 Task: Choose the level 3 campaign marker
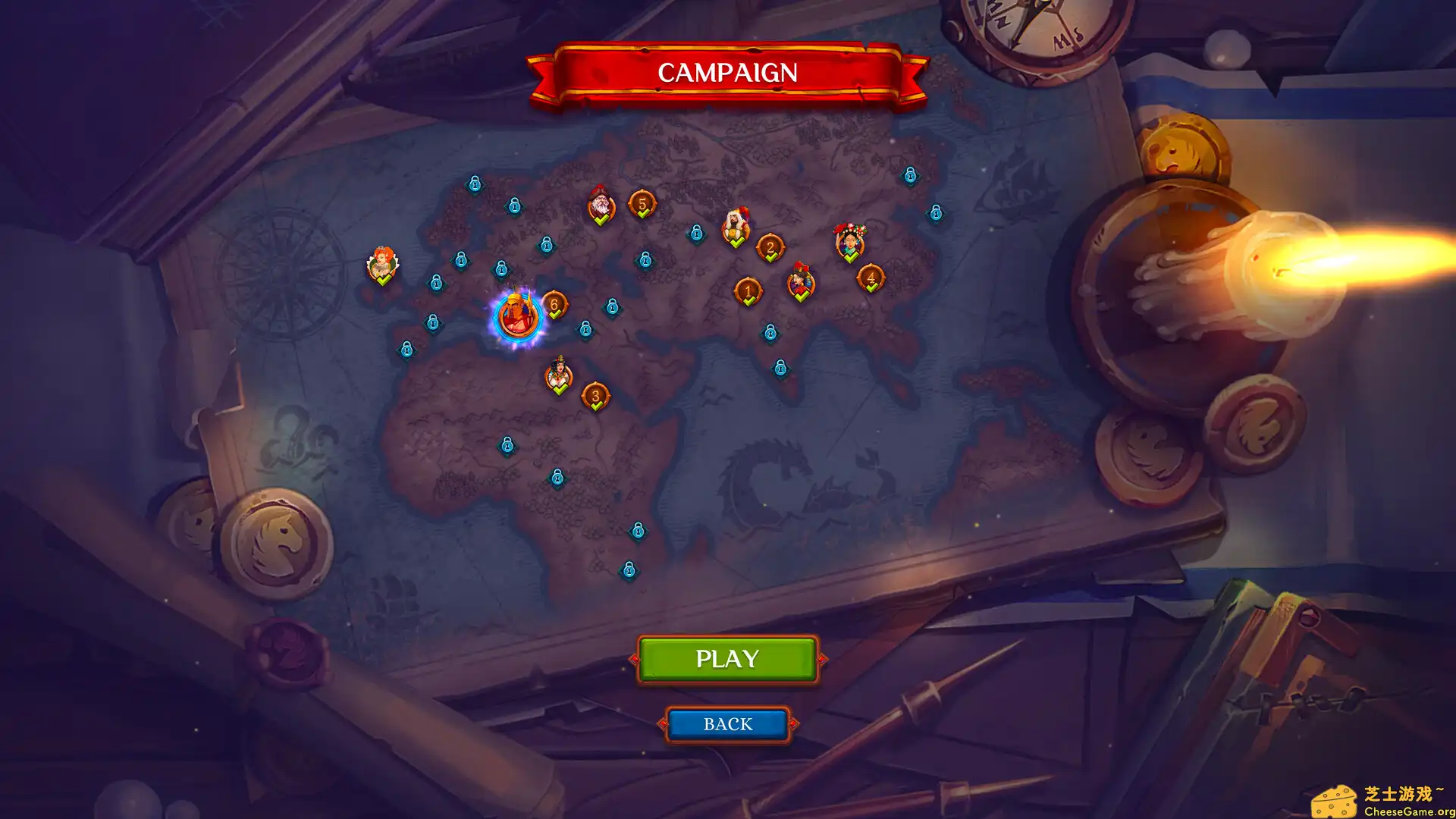point(595,396)
